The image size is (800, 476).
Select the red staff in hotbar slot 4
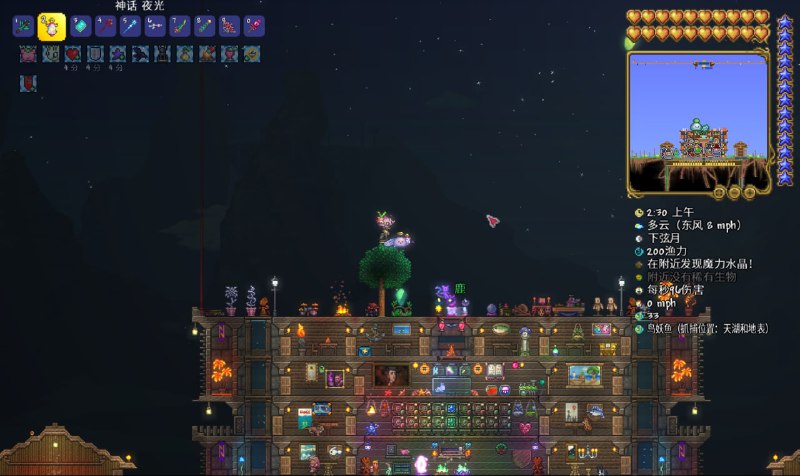click(107, 27)
